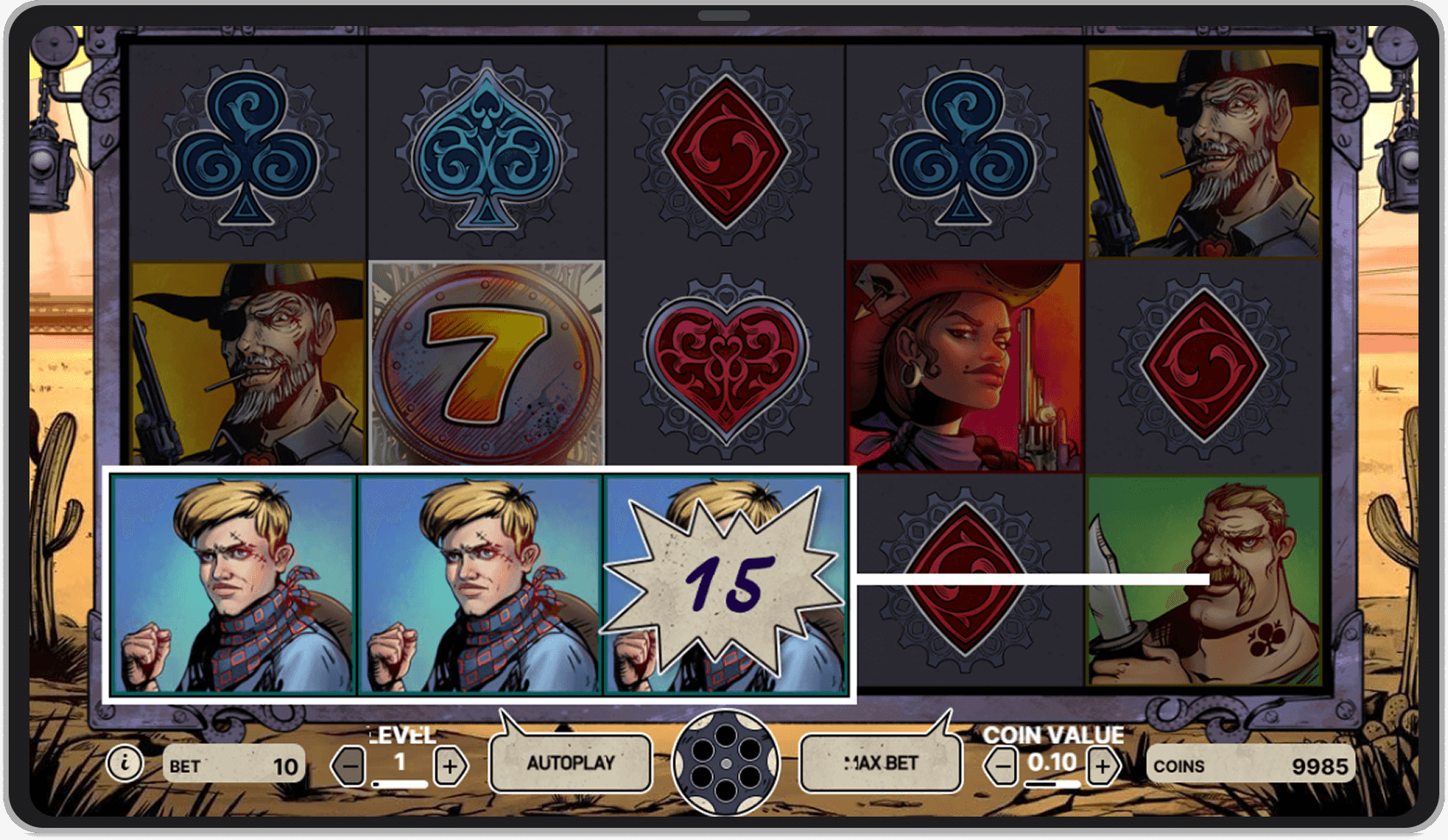Increase bet level with the plus icon
1448x840 pixels.
pos(448,767)
